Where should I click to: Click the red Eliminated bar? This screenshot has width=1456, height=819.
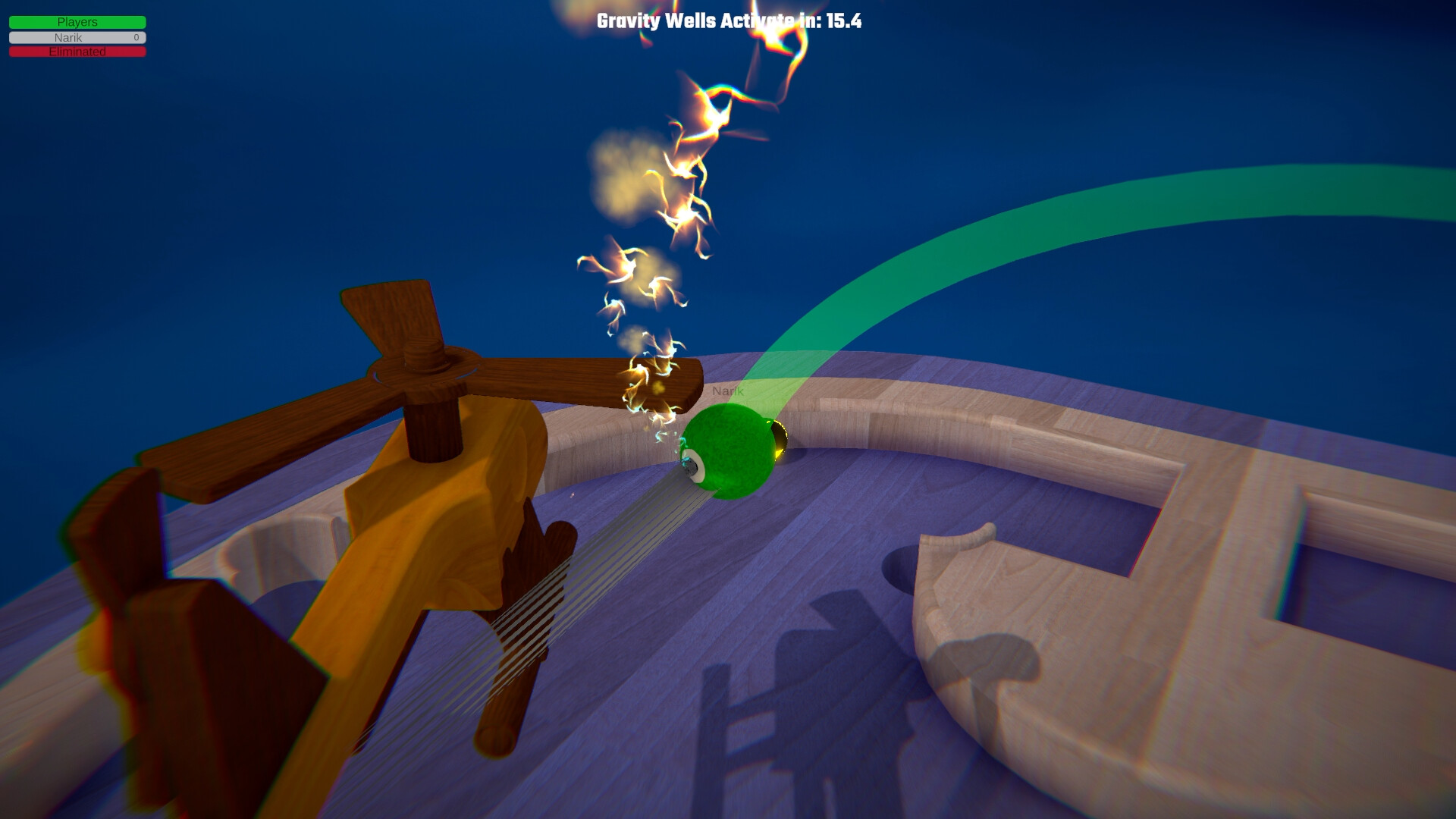tap(76, 52)
